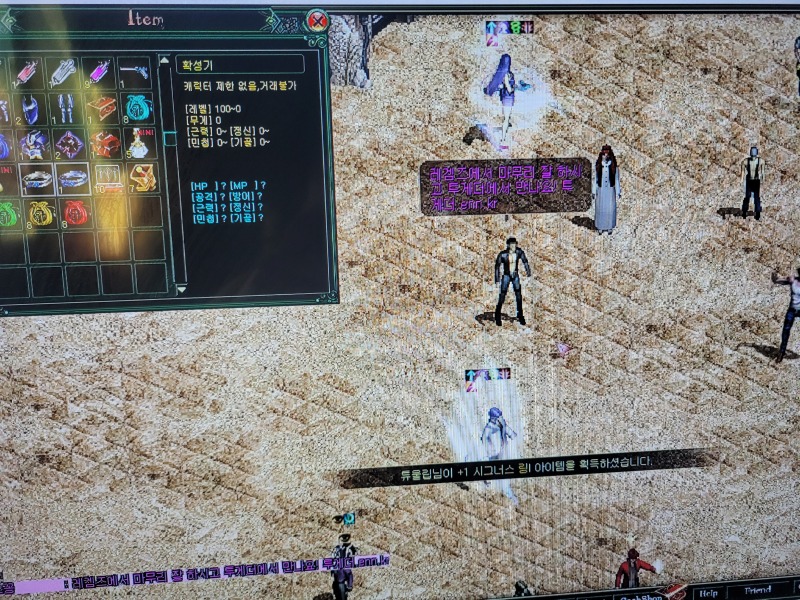The width and height of the screenshot is (800, 600).
Task: Select the megaphone horn item
Action: [x=135, y=72]
